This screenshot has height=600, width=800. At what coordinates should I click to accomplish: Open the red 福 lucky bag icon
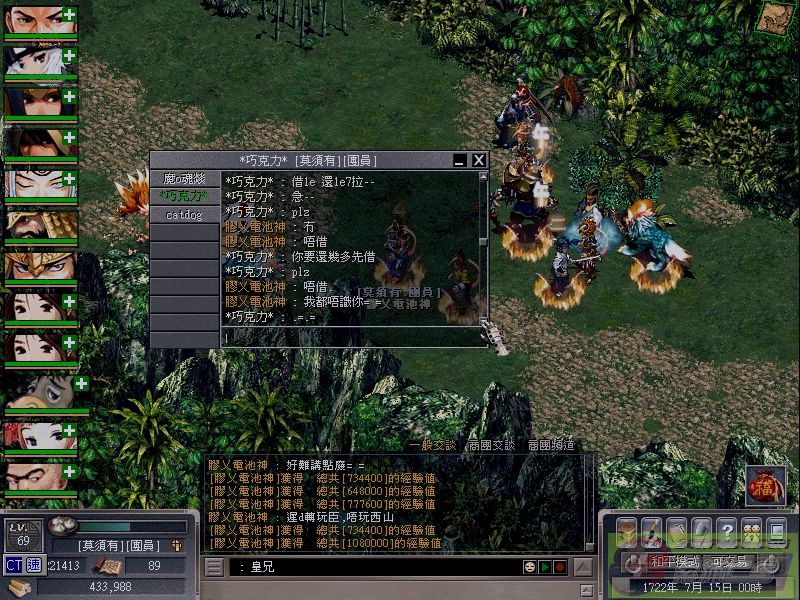[x=765, y=486]
